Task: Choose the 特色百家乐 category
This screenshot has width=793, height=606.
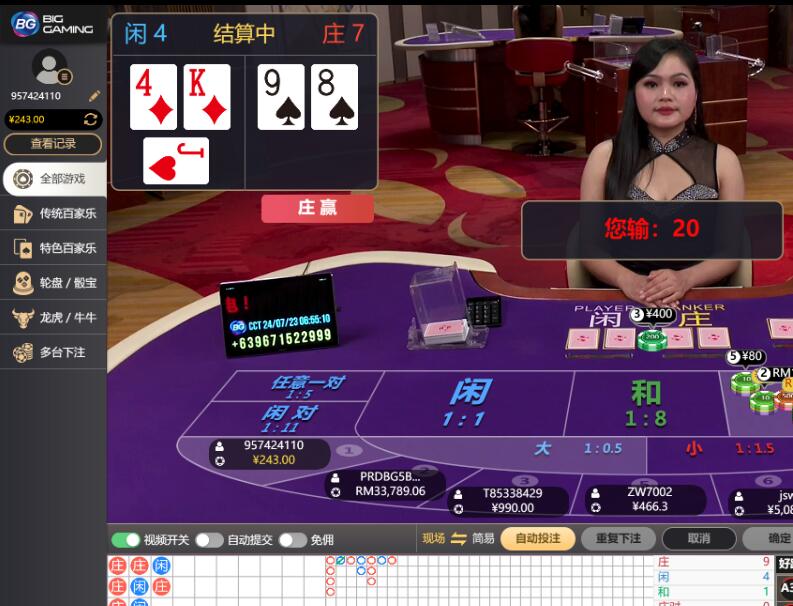Action: [x=52, y=248]
